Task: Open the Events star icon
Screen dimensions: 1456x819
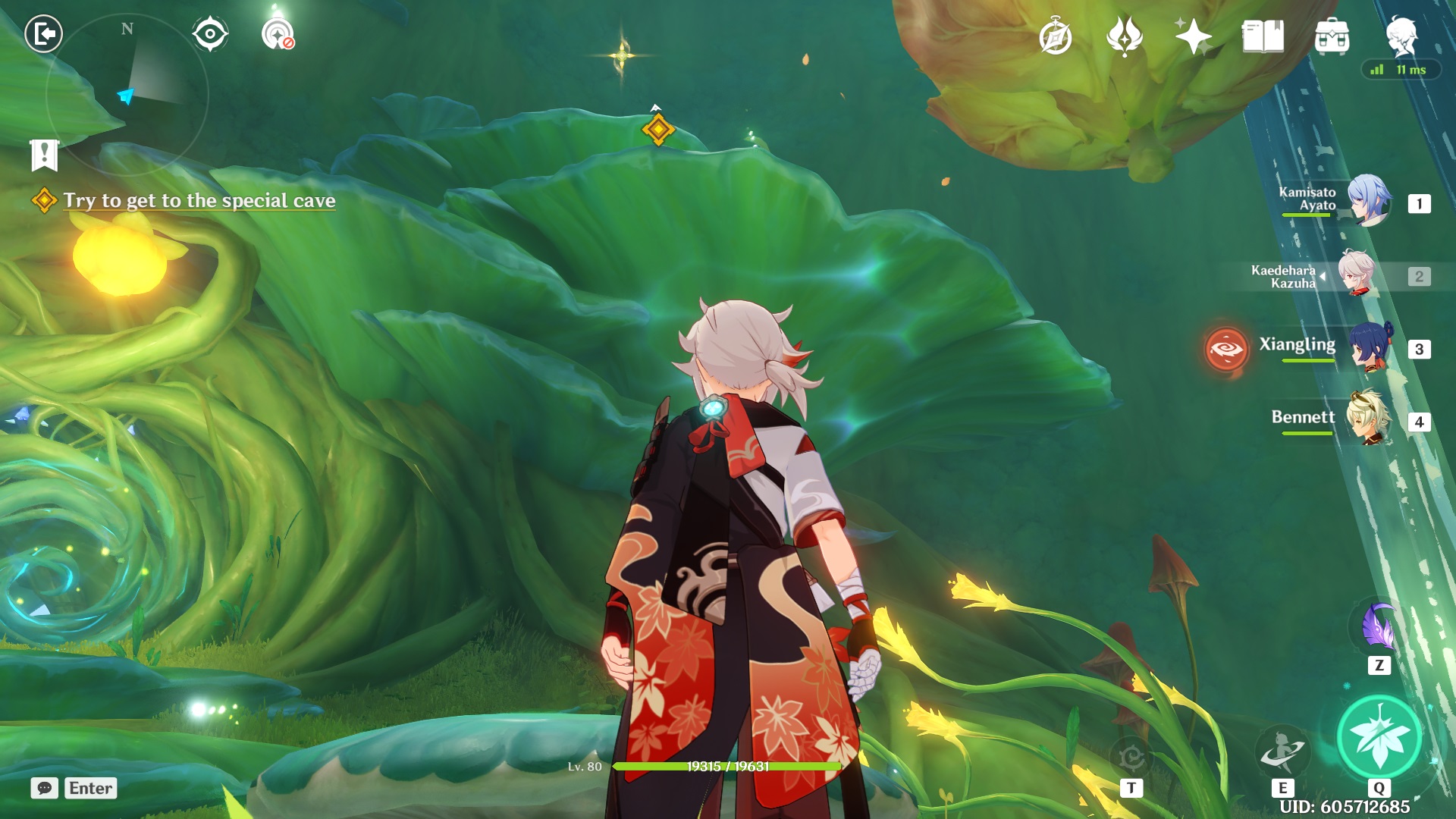Action: [1193, 33]
